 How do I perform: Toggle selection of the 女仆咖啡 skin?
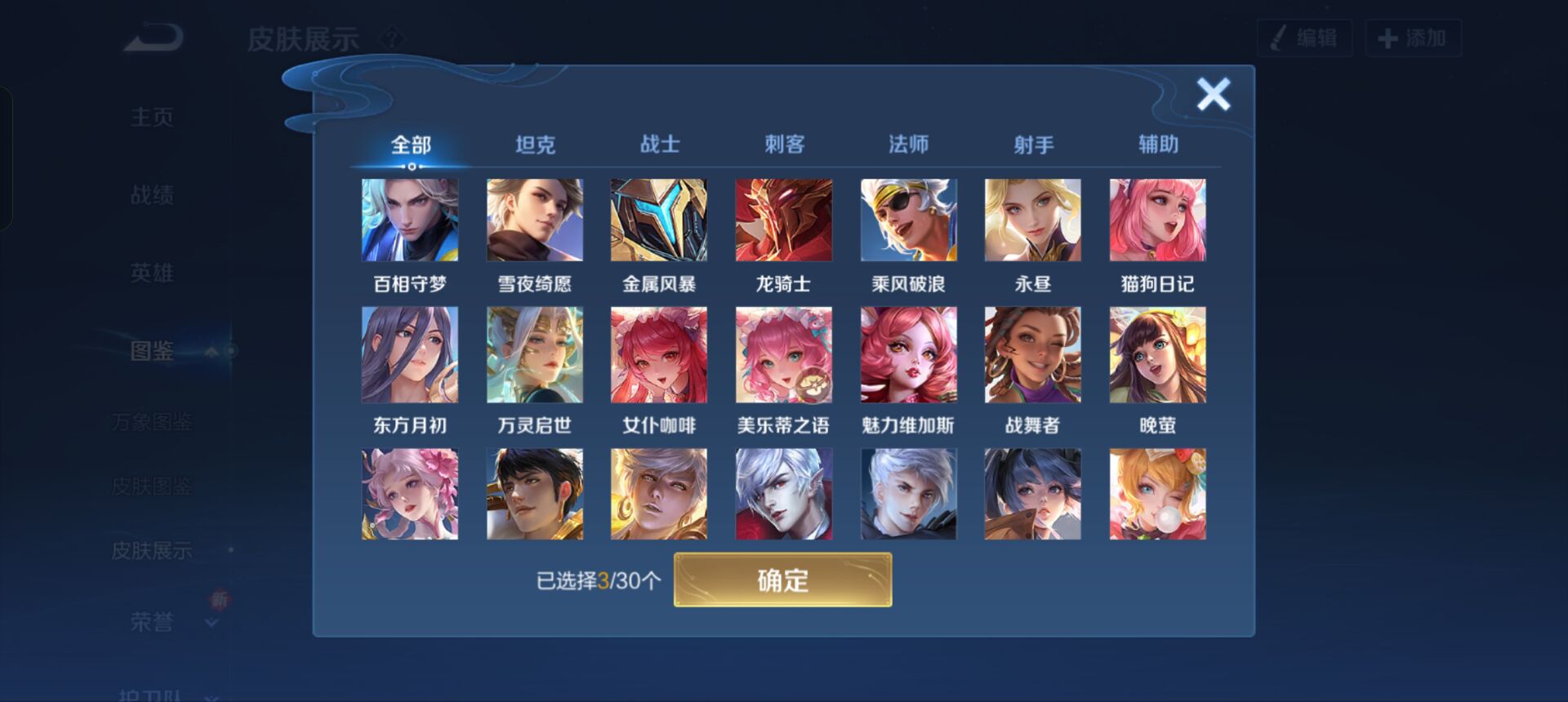tap(659, 355)
